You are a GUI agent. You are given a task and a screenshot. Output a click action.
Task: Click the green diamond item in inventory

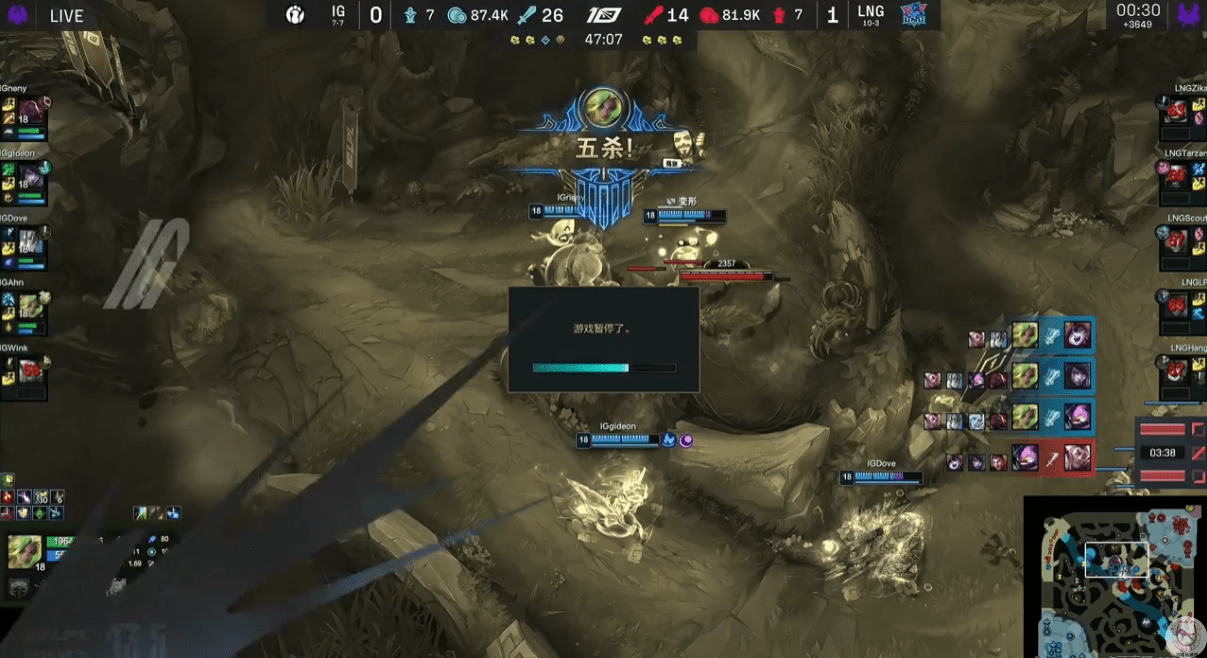pyautogui.click(x=40, y=513)
